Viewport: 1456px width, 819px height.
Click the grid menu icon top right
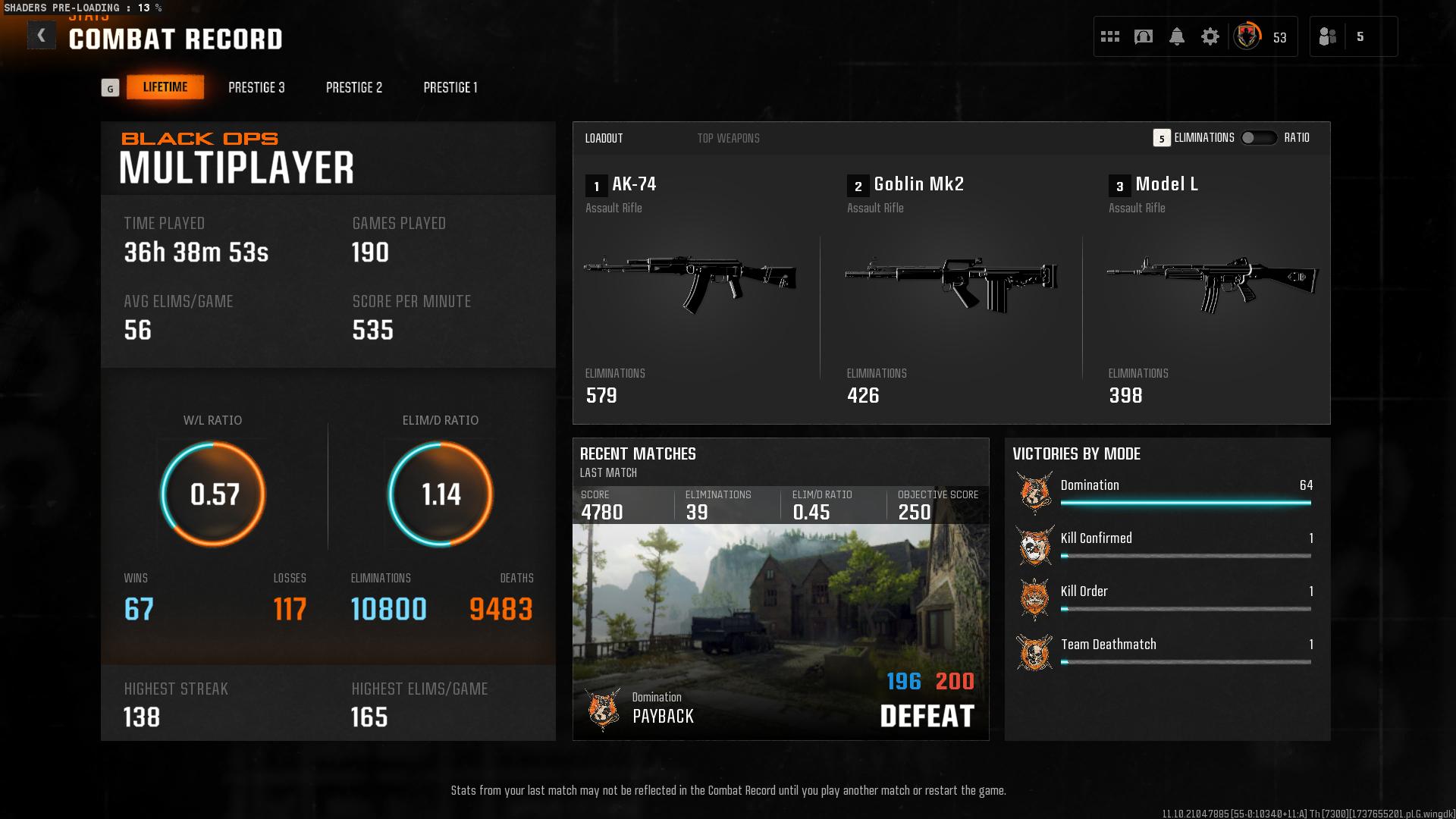1109,35
